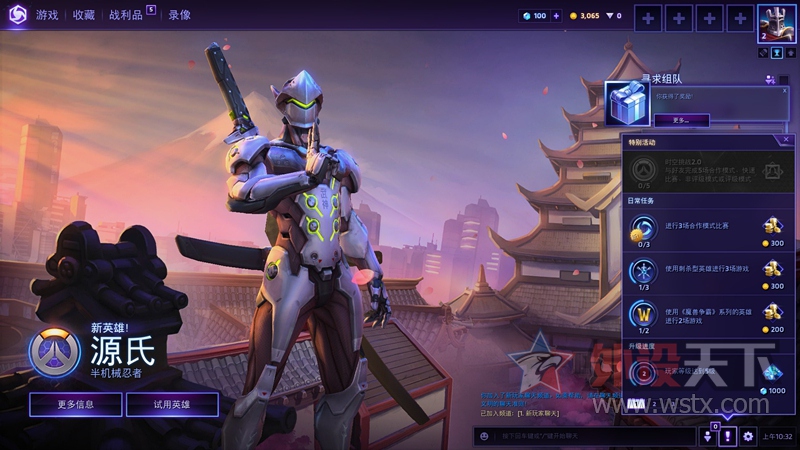
Task: Open the emoji picker in chat
Action: [485, 436]
